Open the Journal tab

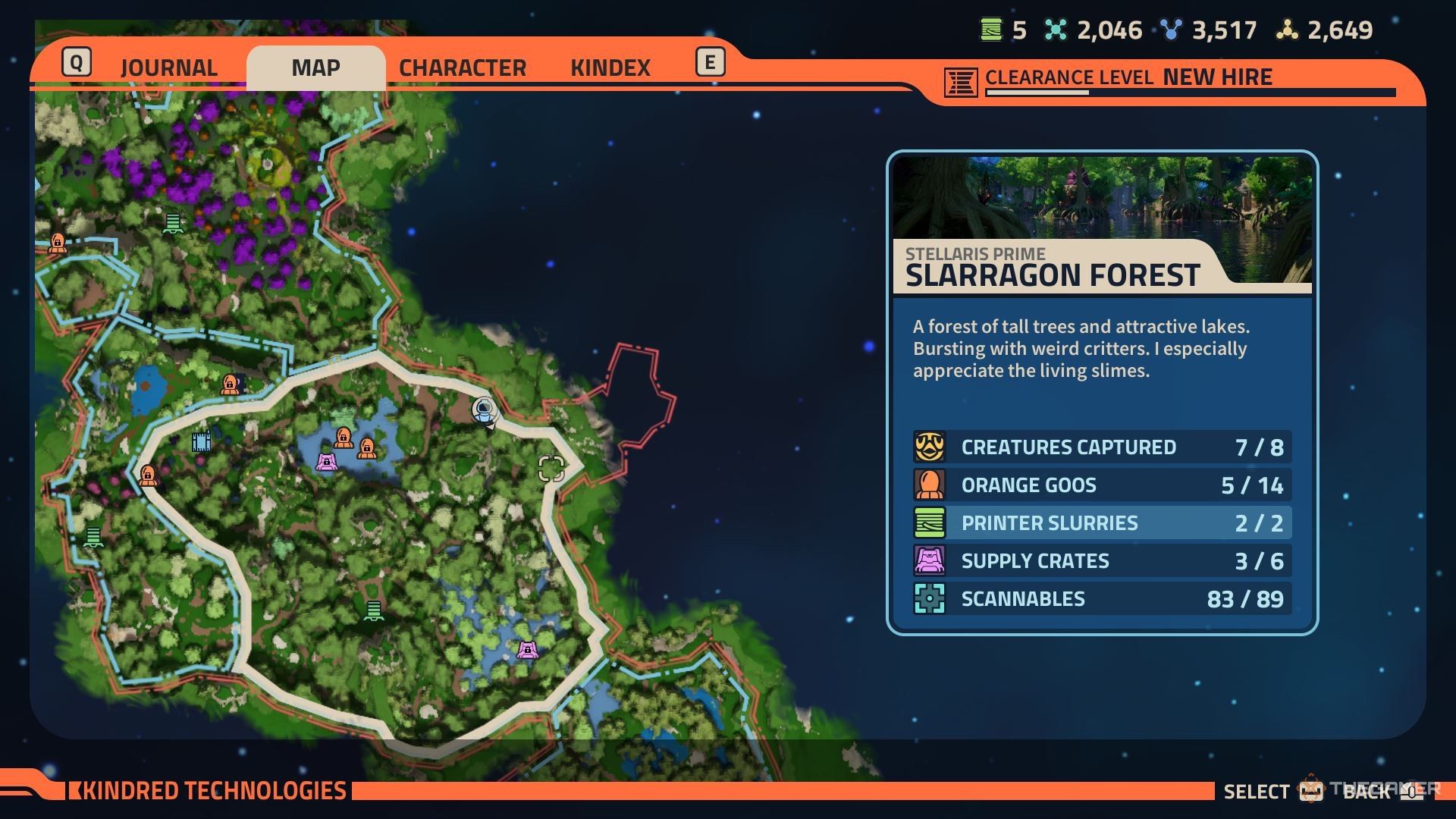tap(168, 67)
